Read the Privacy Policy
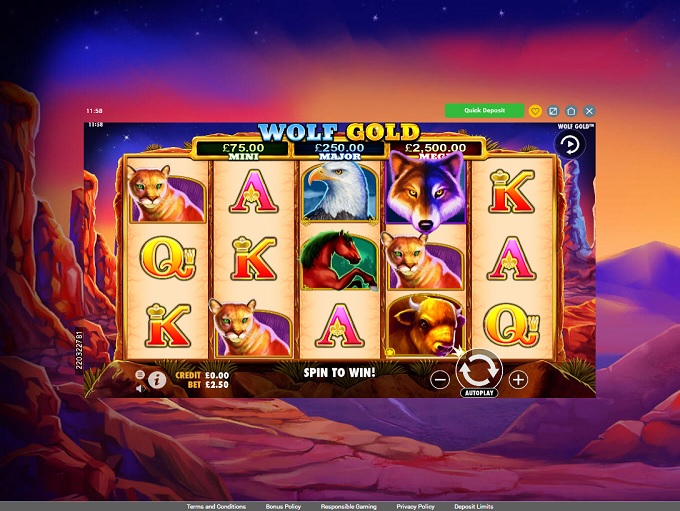The width and height of the screenshot is (680, 511). [414, 507]
